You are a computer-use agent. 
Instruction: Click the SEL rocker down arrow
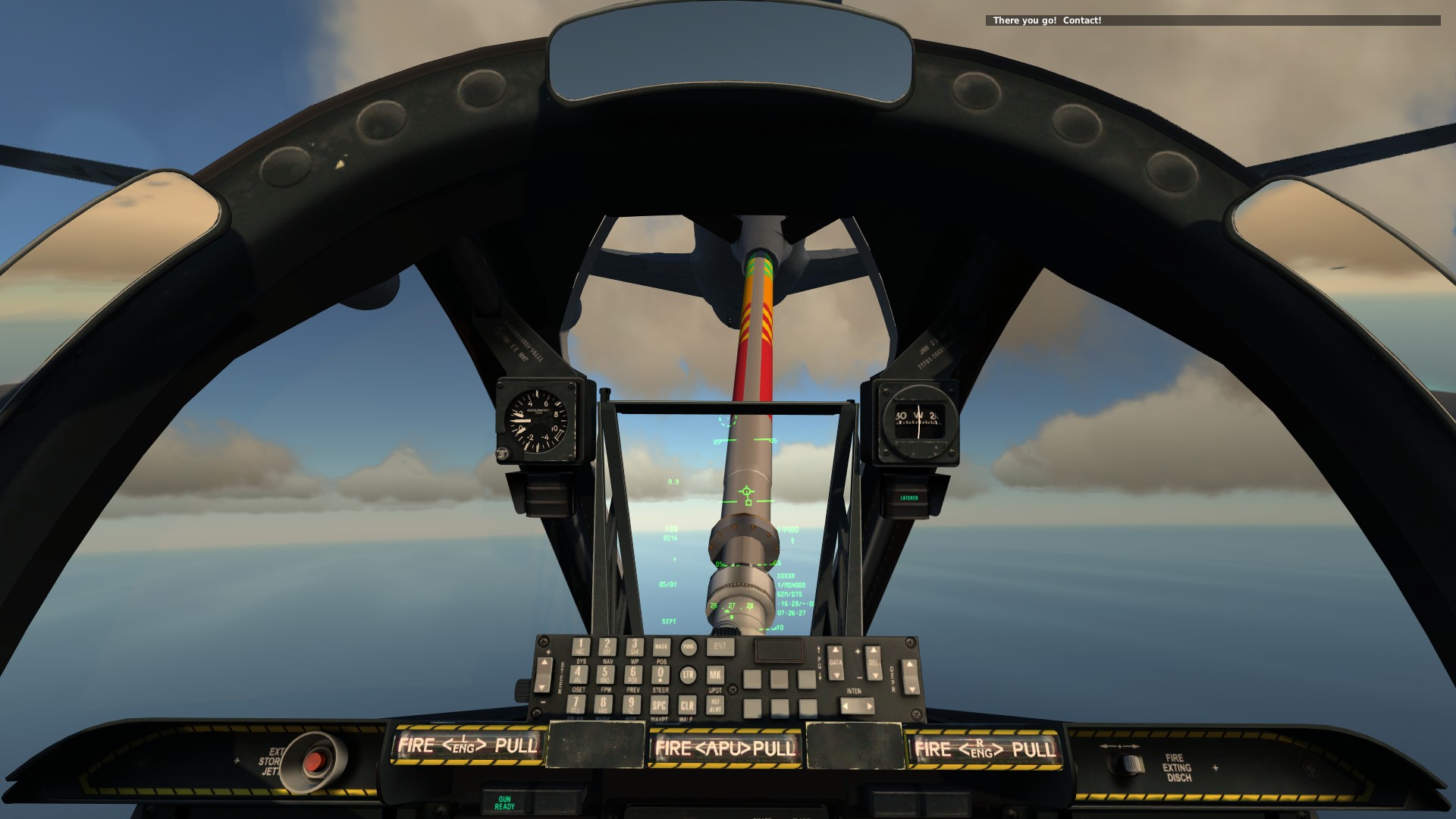874,675
